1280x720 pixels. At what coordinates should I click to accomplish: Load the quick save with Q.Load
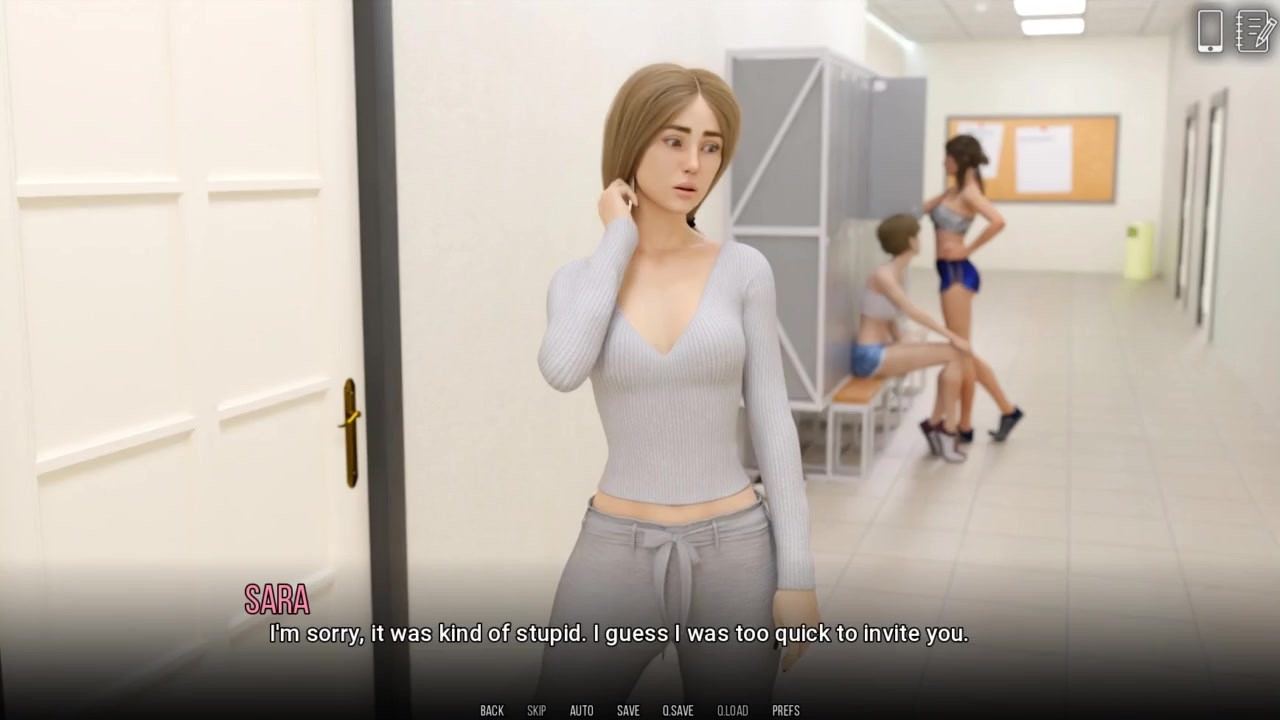732,711
